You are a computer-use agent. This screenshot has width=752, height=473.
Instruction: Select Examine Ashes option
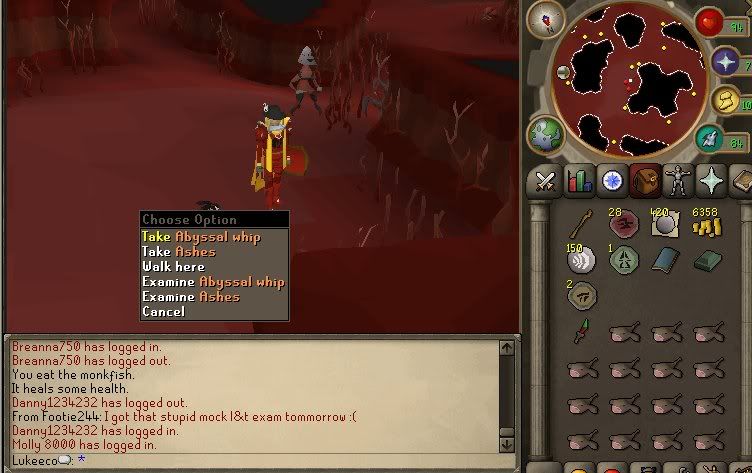tap(191, 297)
